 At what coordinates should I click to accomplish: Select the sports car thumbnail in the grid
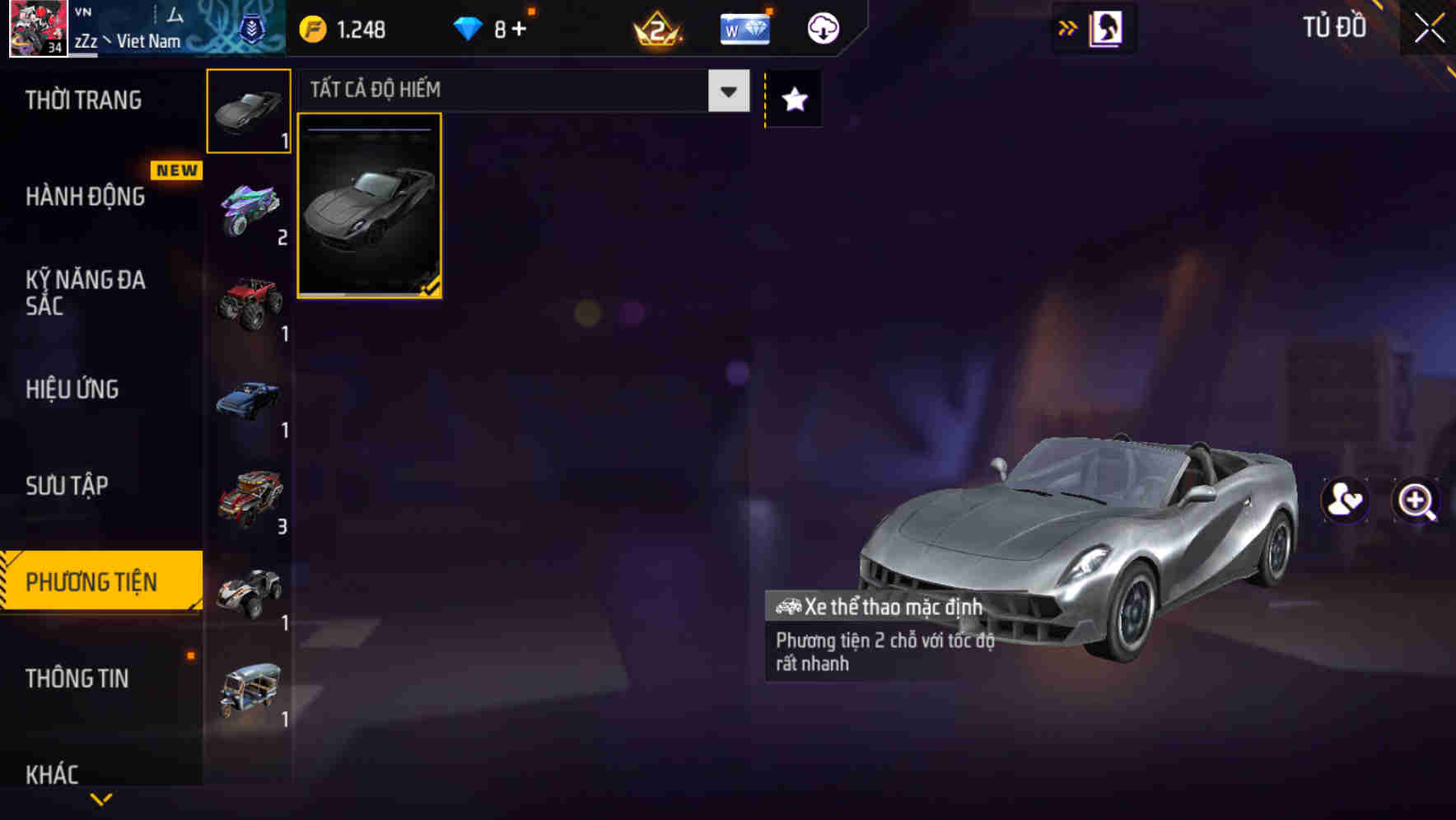point(370,206)
